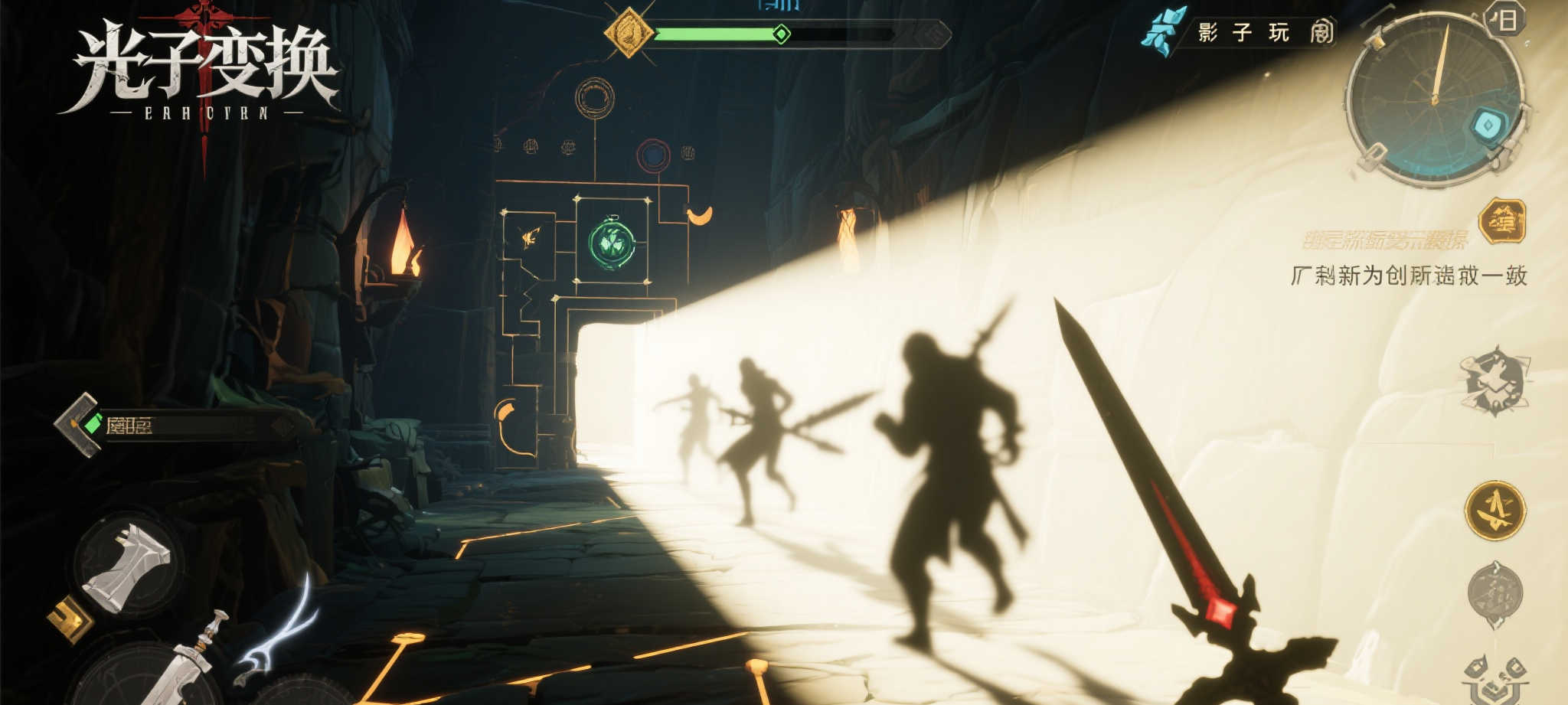Tap the faded spiky emblem ability icon
Viewport: 1568px width, 705px height.
[x=1495, y=381]
